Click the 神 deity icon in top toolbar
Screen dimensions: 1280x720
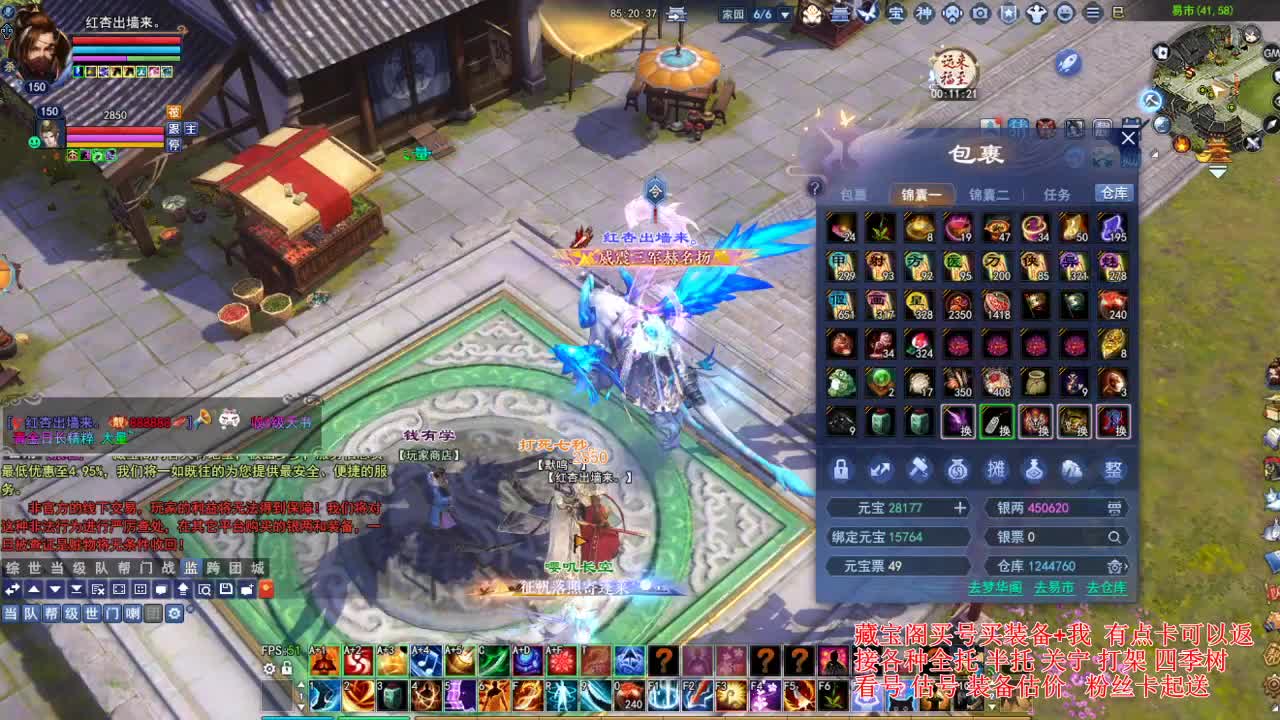click(x=923, y=14)
